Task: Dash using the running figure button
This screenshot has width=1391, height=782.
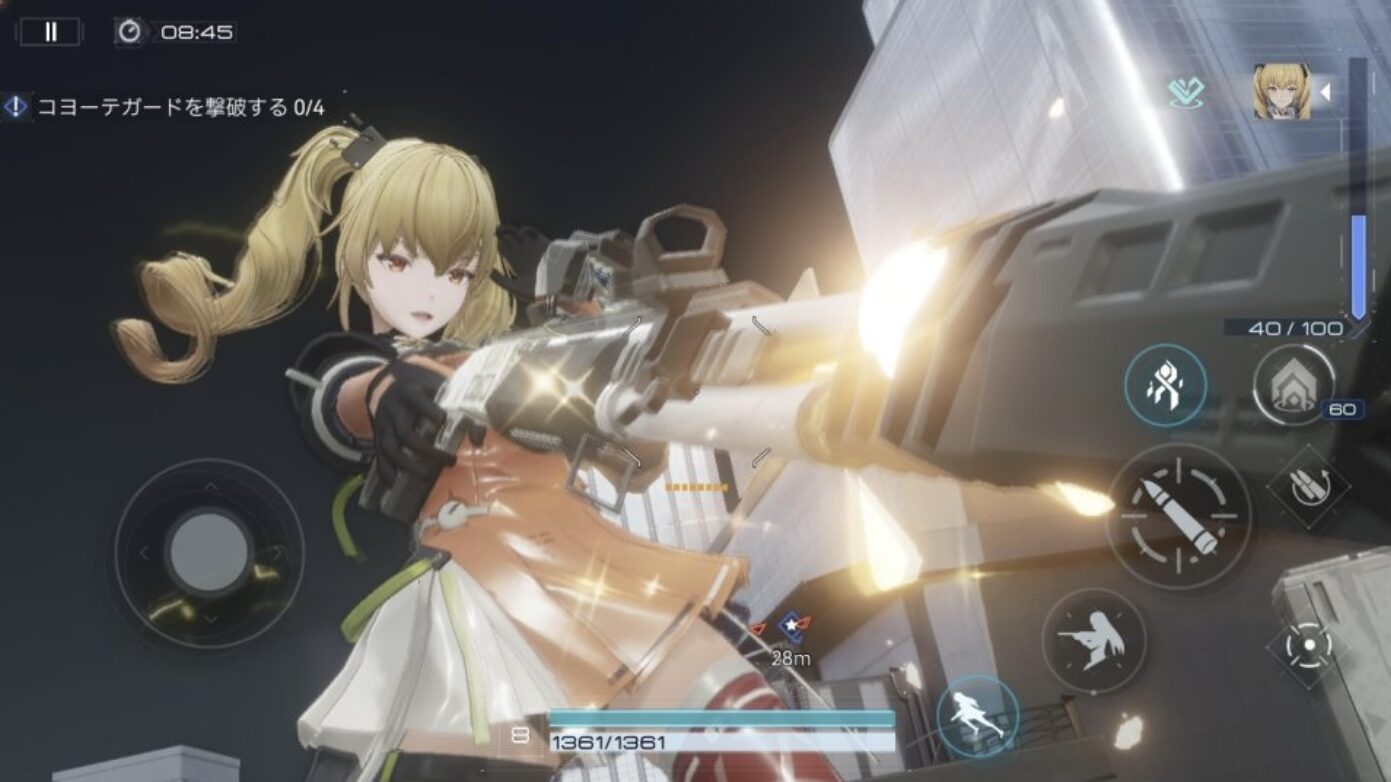Action: (x=978, y=715)
